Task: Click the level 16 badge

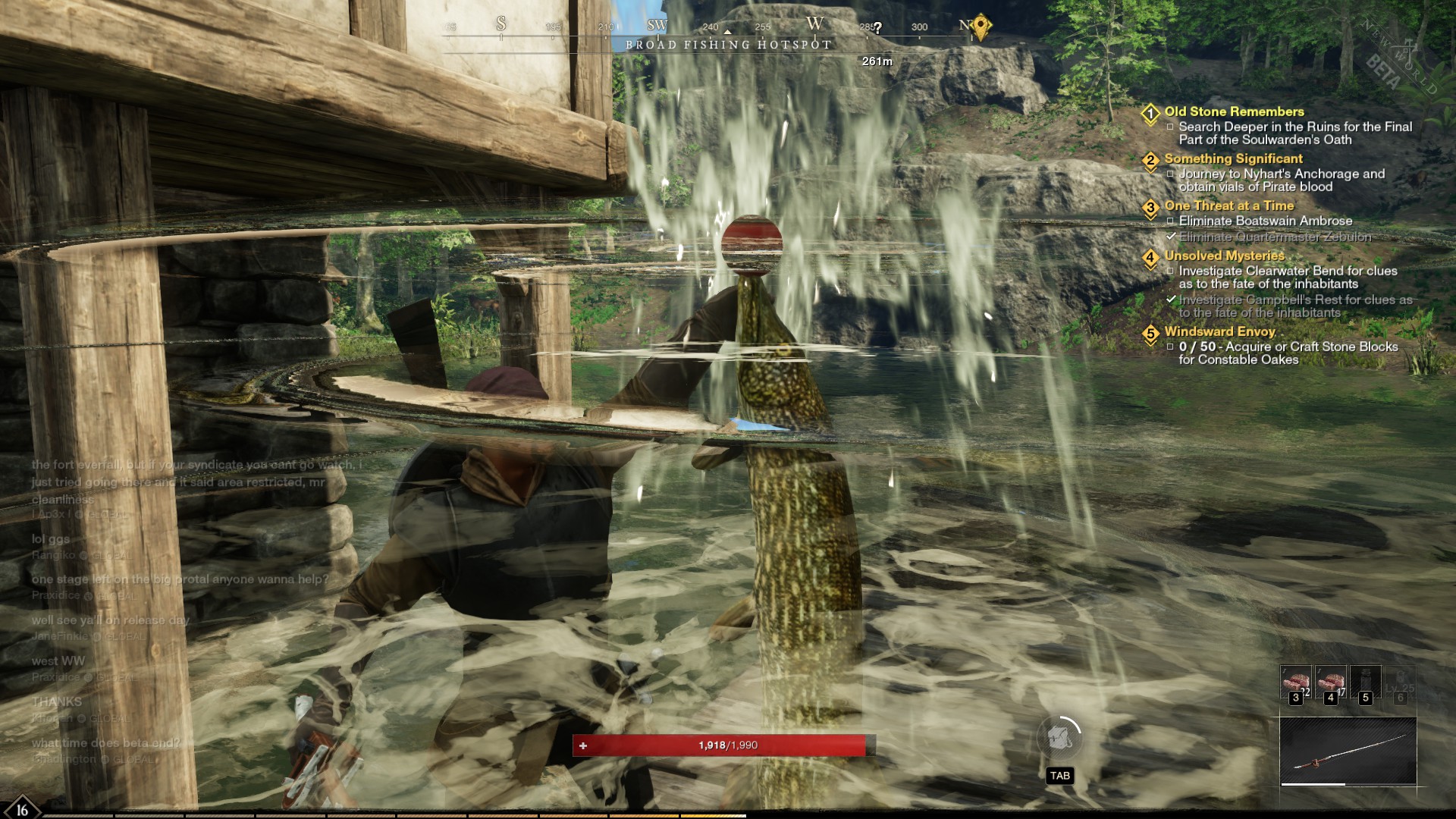Action: tap(21, 808)
